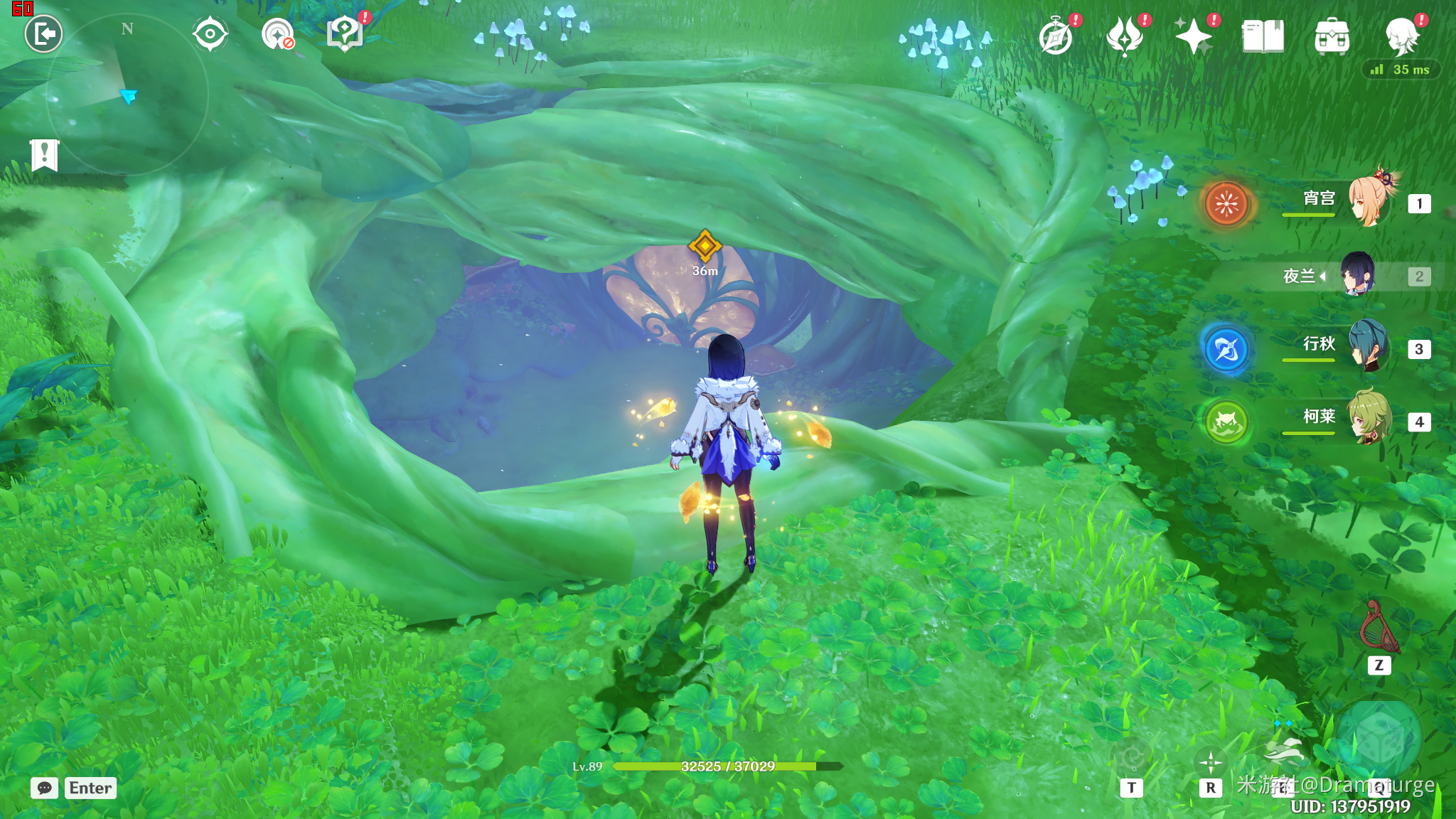Open the Paimon character menu icon
This screenshot has width=1456, height=819.
1402,37
